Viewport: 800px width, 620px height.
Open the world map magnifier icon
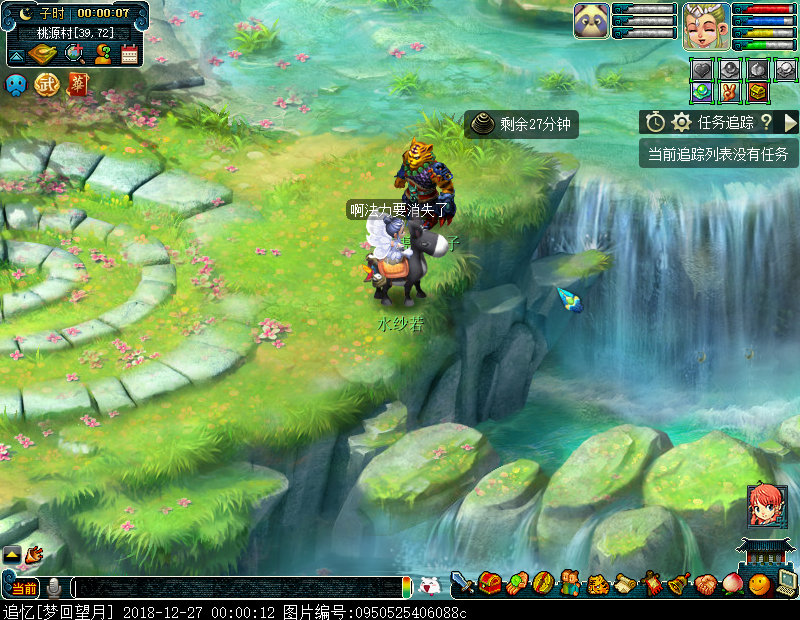pos(74,54)
